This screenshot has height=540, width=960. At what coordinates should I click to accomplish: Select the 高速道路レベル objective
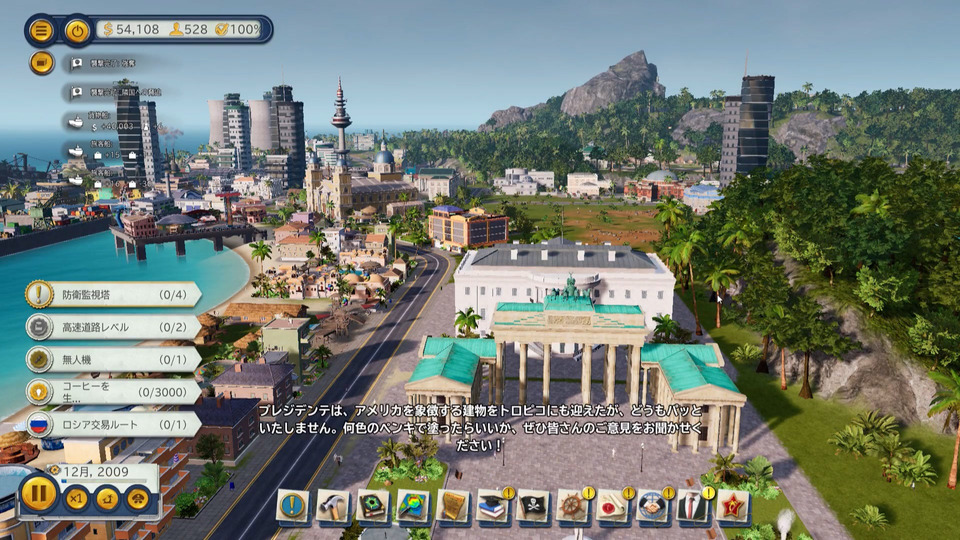click(112, 327)
